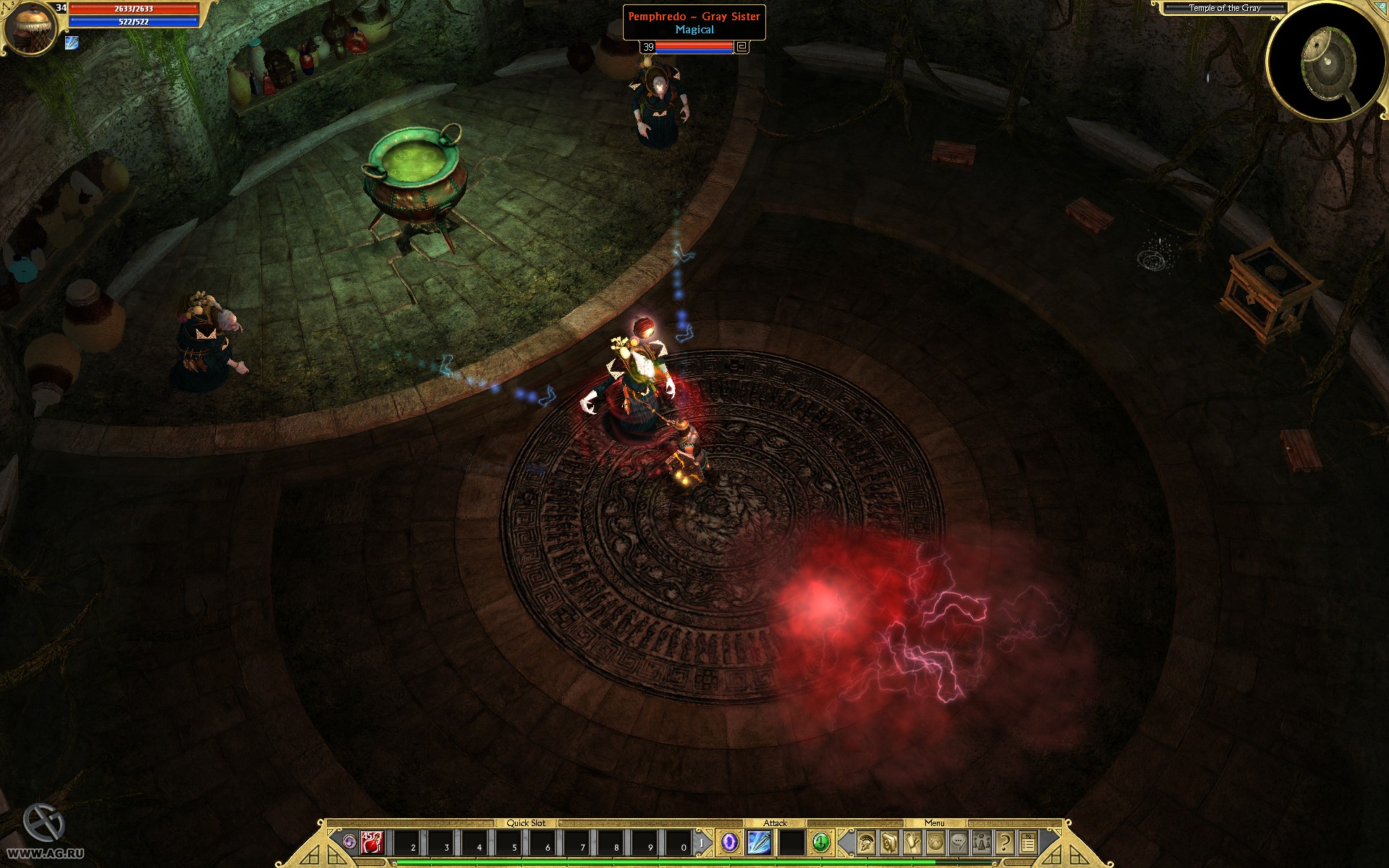Screen dimensions: 1389x868
Task: Click the monuments multiplayer icon
Action: (982, 842)
